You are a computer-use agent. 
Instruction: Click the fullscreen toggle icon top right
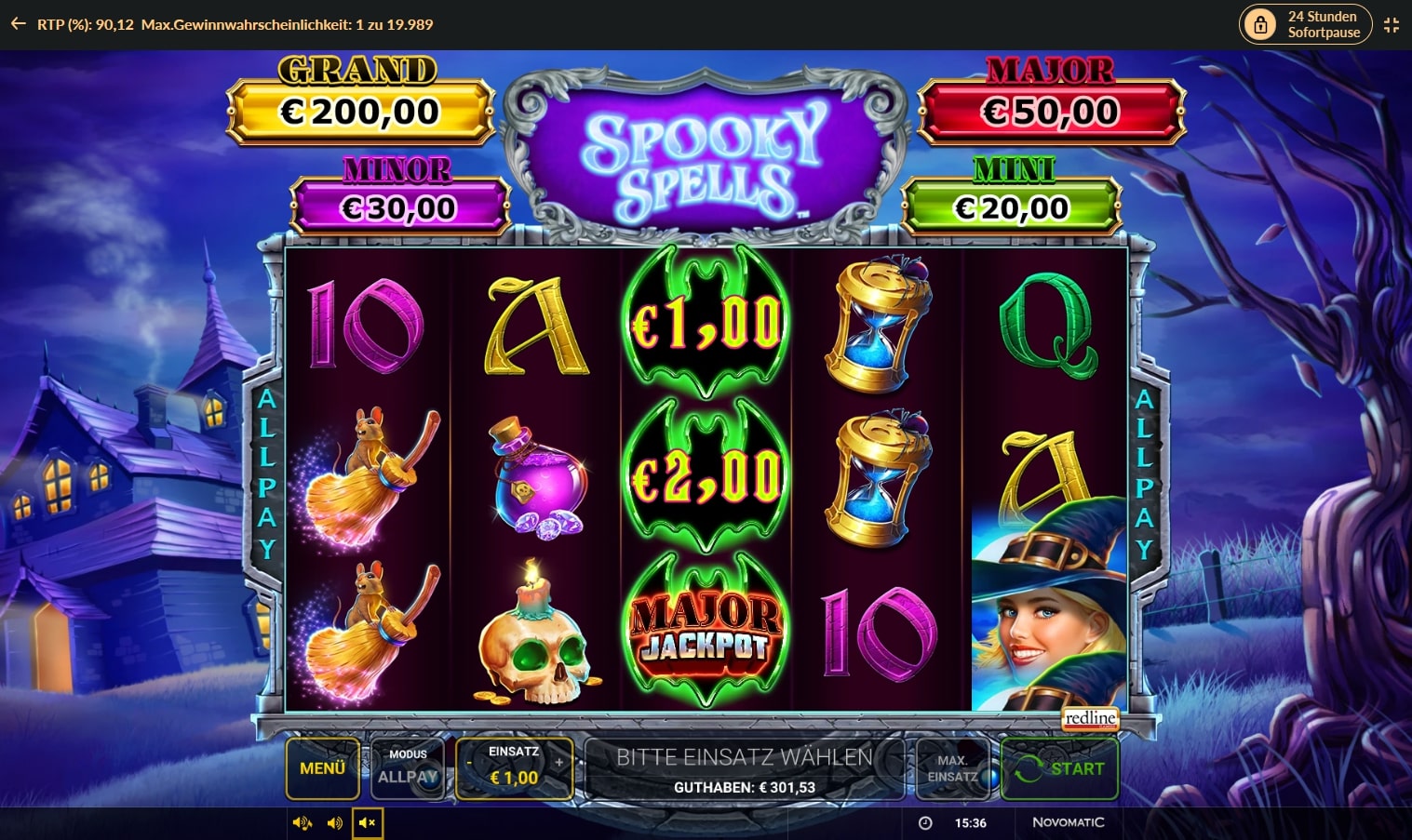coord(1392,24)
